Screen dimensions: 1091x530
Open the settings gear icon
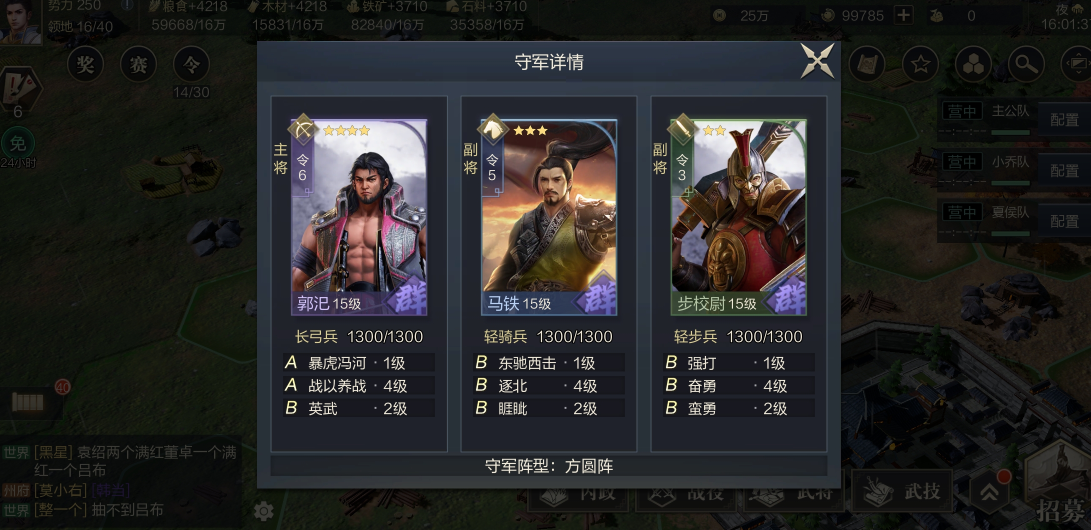click(264, 511)
